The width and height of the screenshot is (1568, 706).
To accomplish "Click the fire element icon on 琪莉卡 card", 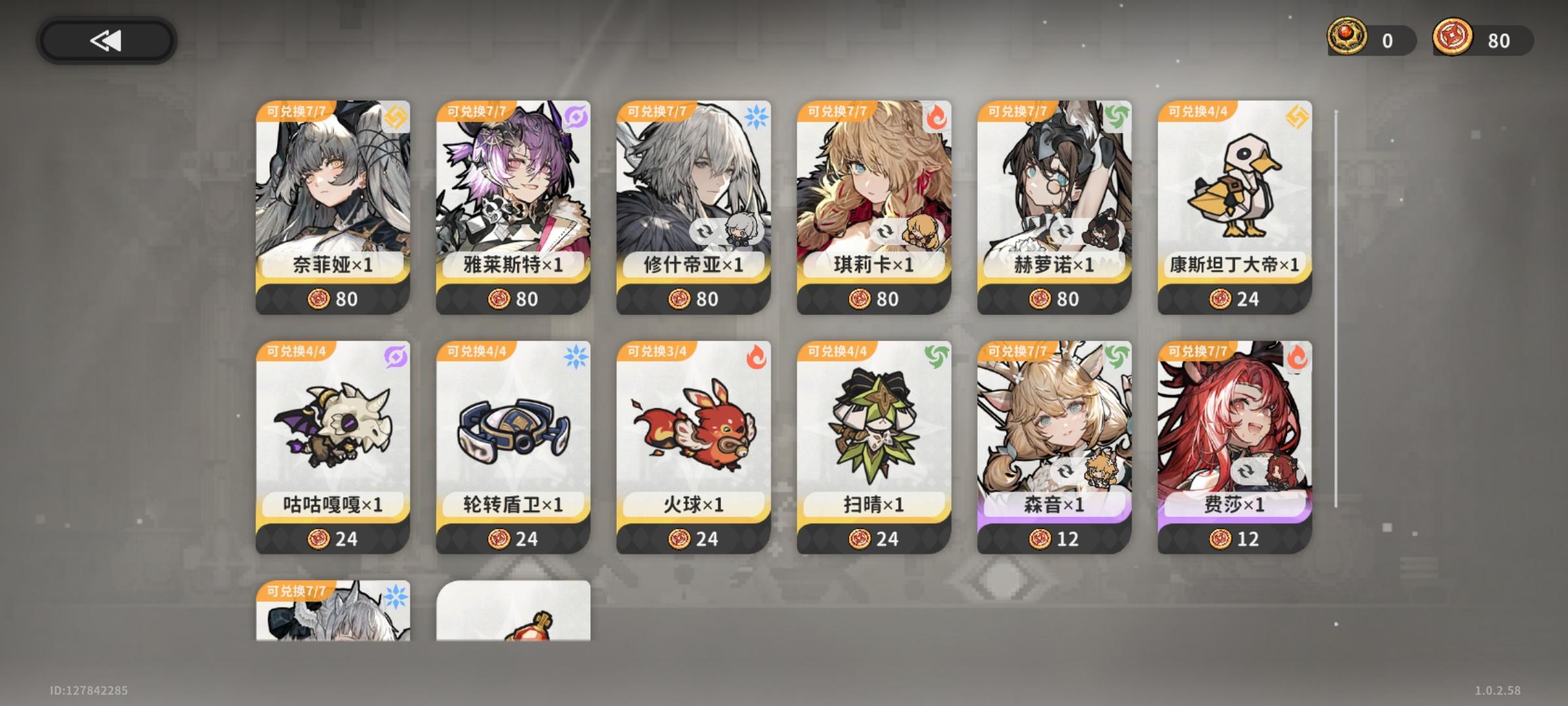I will click(x=936, y=115).
